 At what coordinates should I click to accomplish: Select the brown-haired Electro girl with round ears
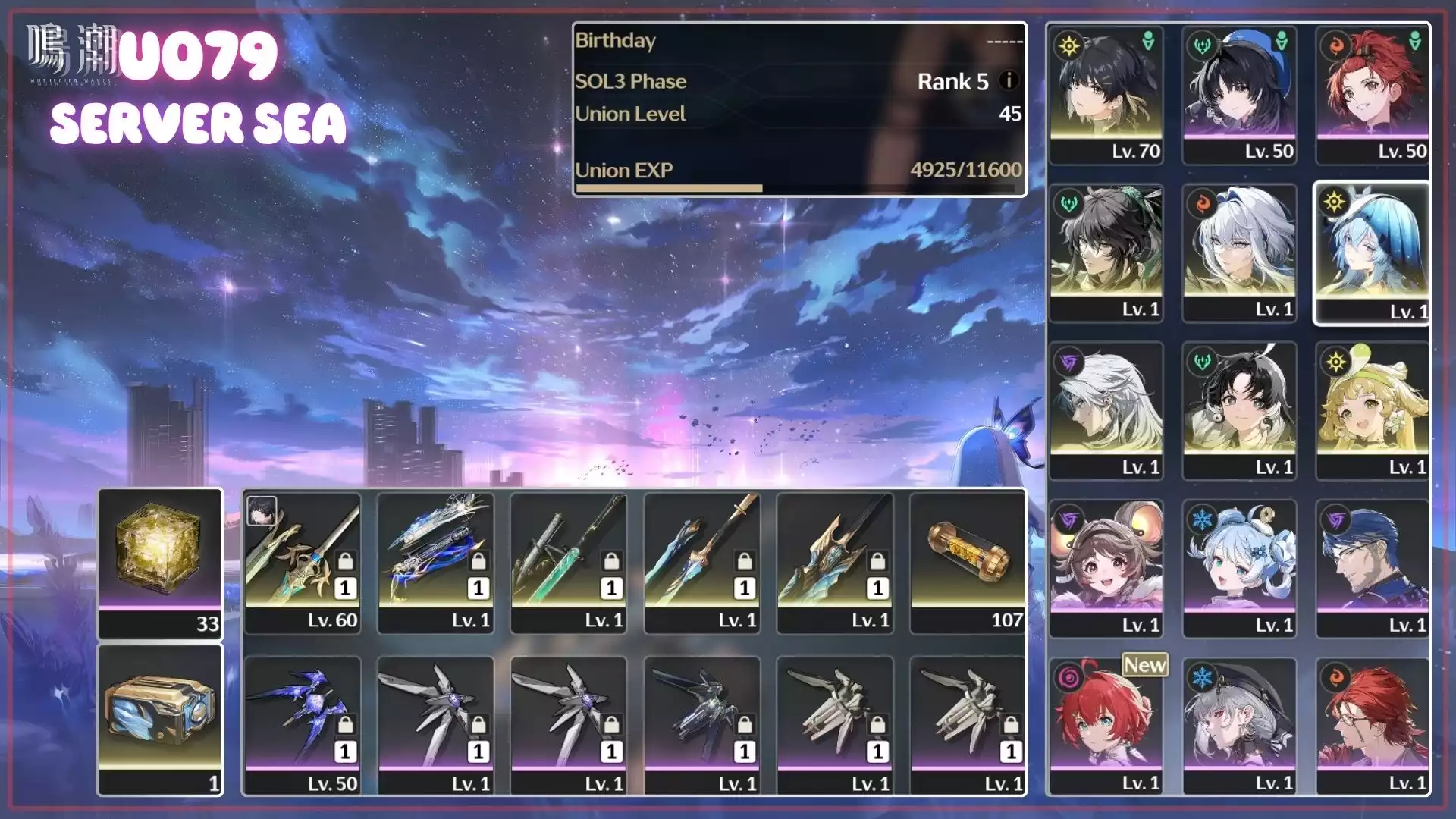pyautogui.click(x=1106, y=567)
